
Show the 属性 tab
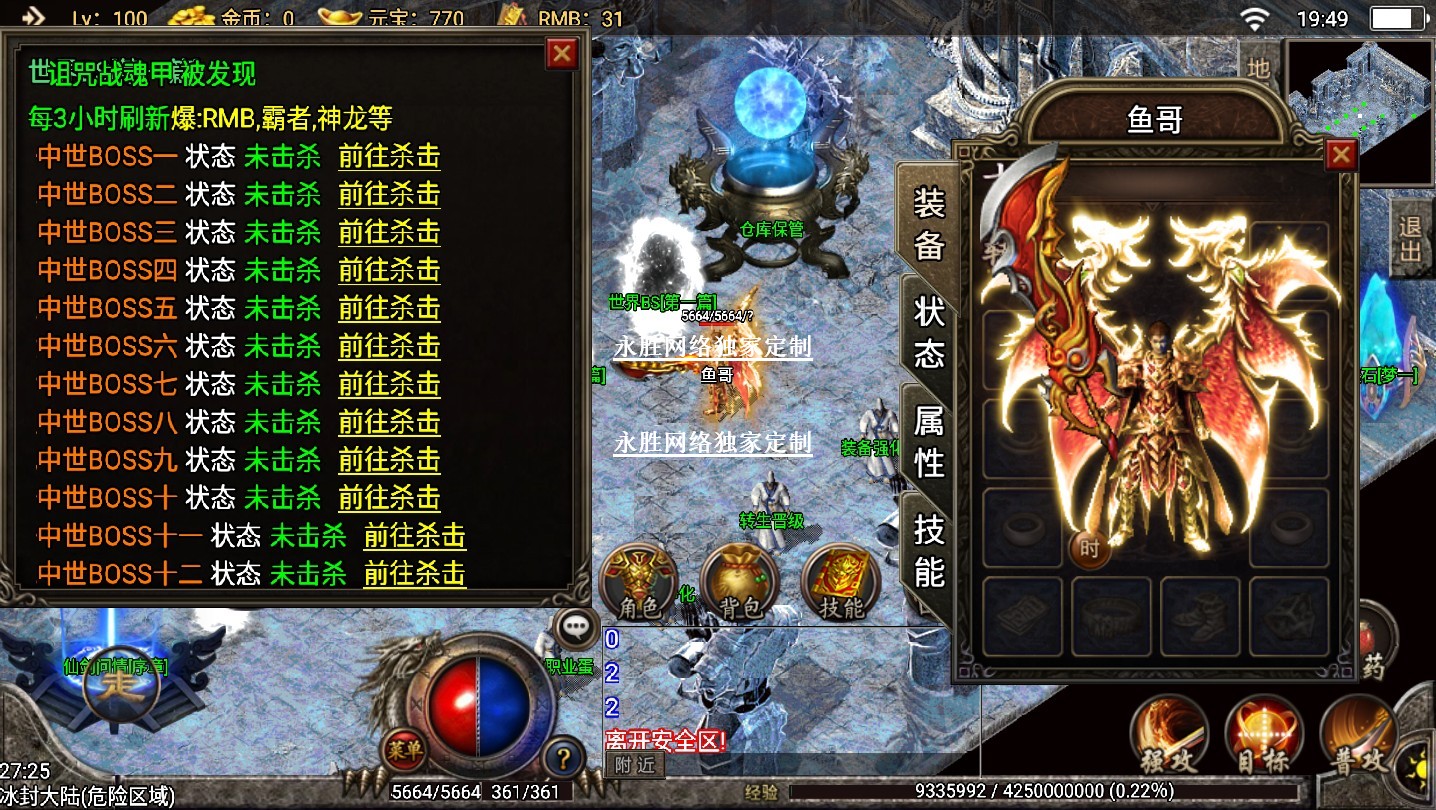click(929, 441)
